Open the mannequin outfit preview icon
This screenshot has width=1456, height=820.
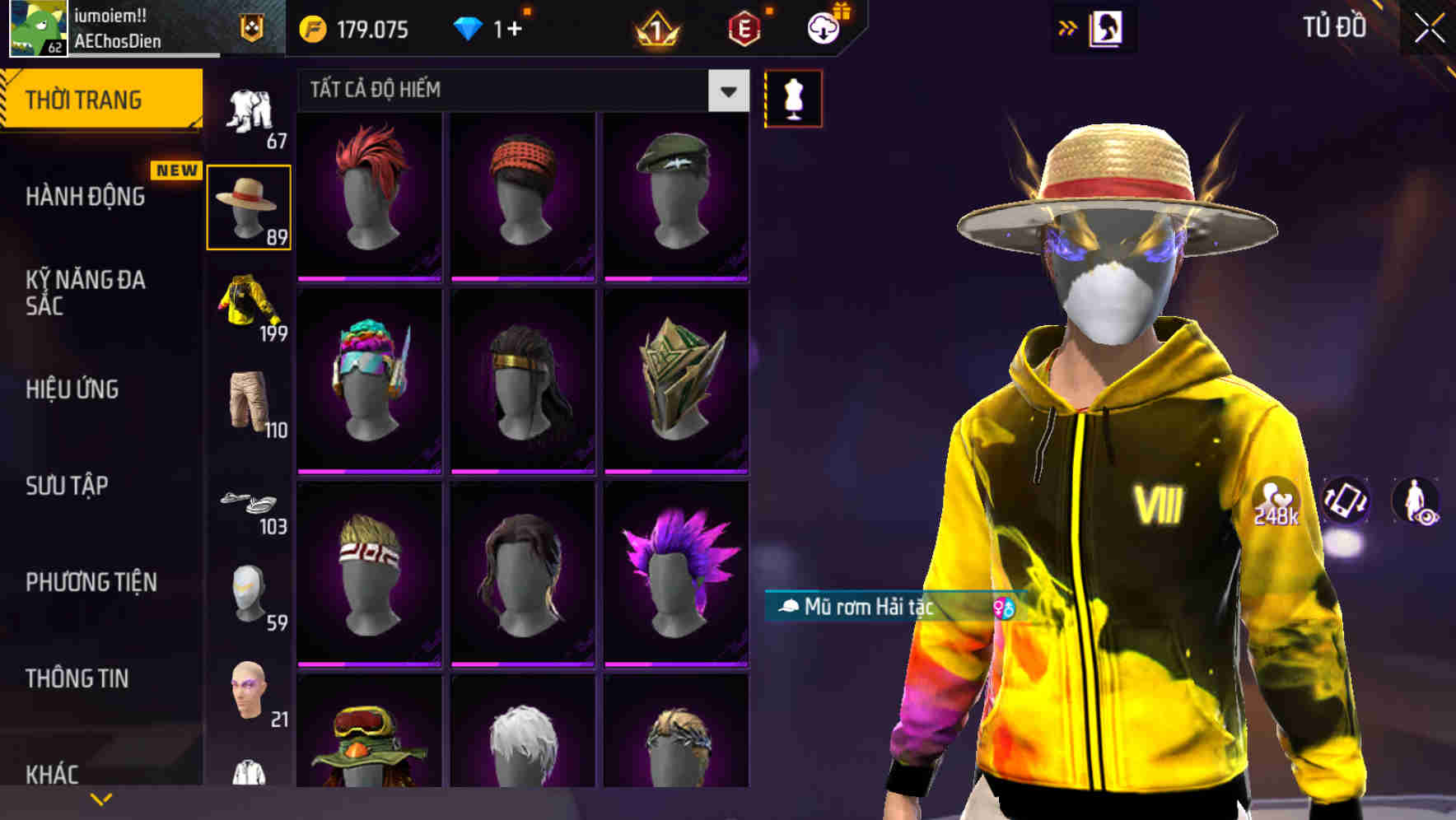pos(794,98)
